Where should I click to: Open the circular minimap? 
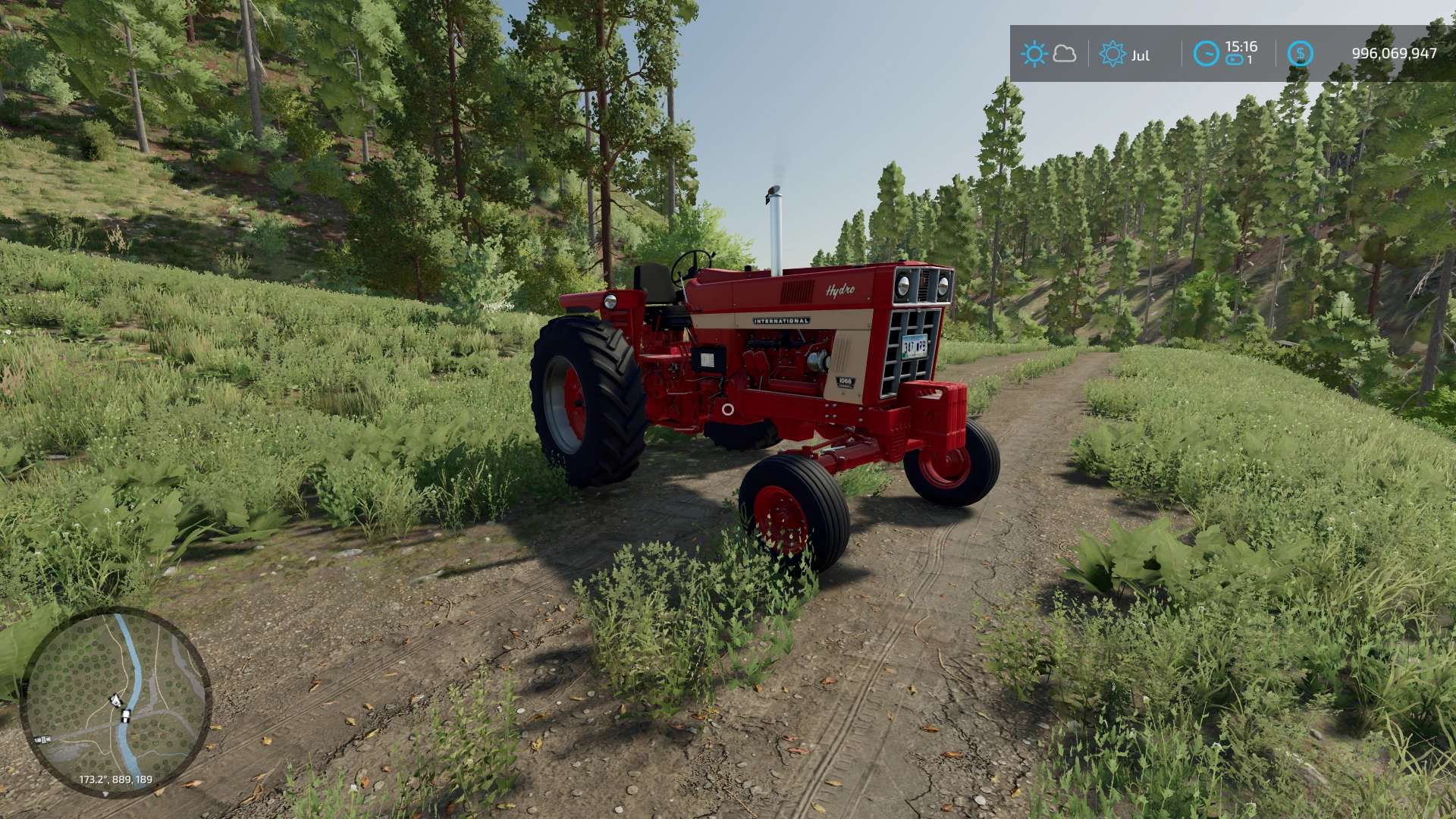[115, 701]
